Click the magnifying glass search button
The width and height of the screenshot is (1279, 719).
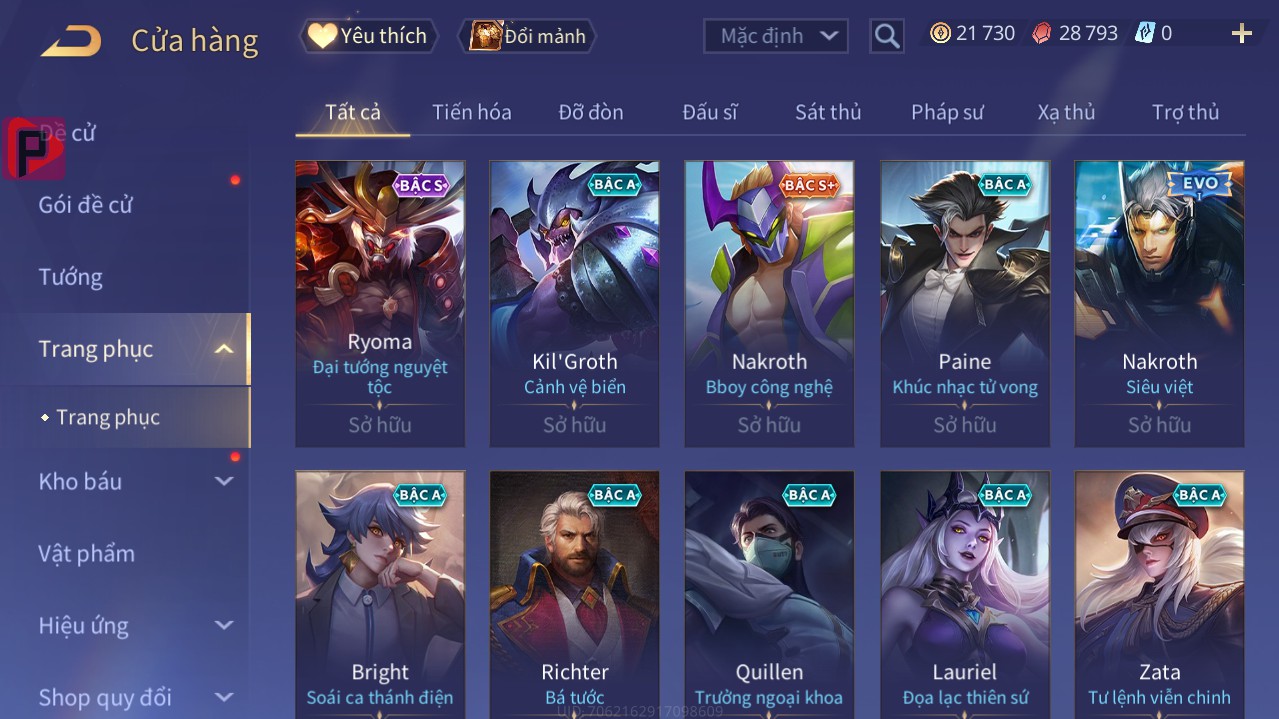click(x=887, y=36)
